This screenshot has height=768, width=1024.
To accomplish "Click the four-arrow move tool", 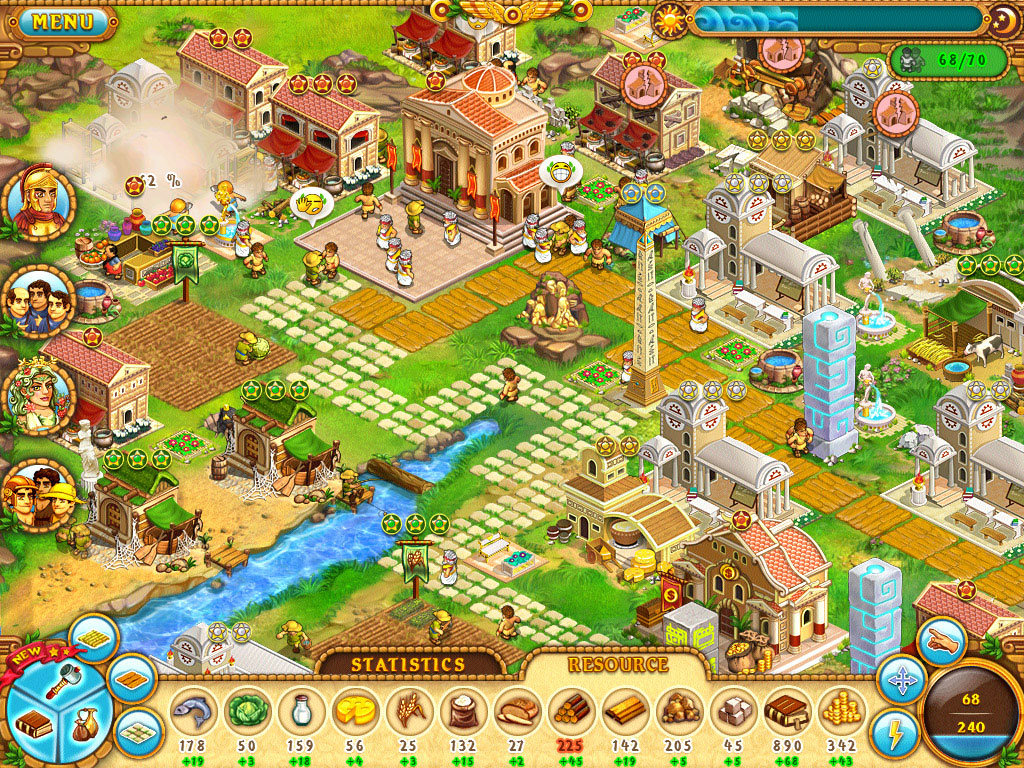I will click(x=900, y=682).
